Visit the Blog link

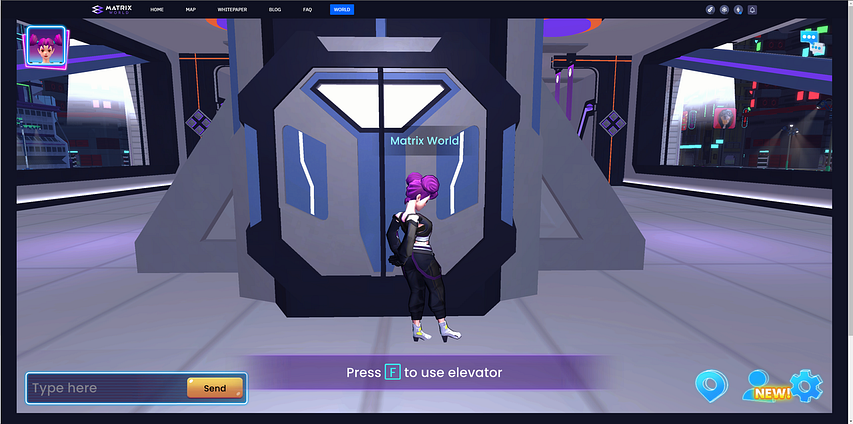click(x=275, y=9)
